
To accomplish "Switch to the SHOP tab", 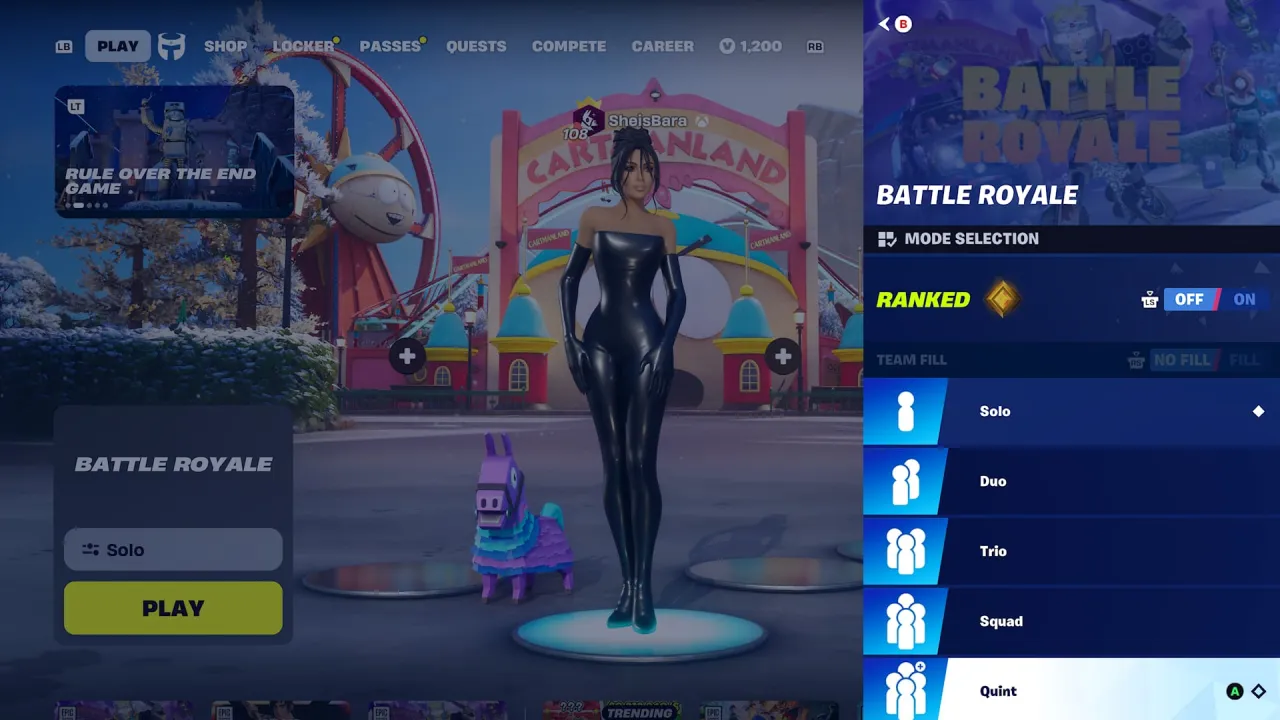I will coord(226,46).
